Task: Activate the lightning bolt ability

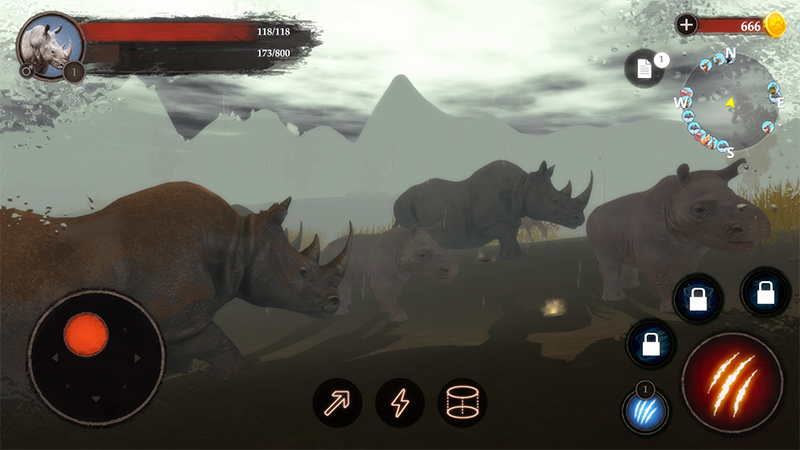Action: pos(400,403)
